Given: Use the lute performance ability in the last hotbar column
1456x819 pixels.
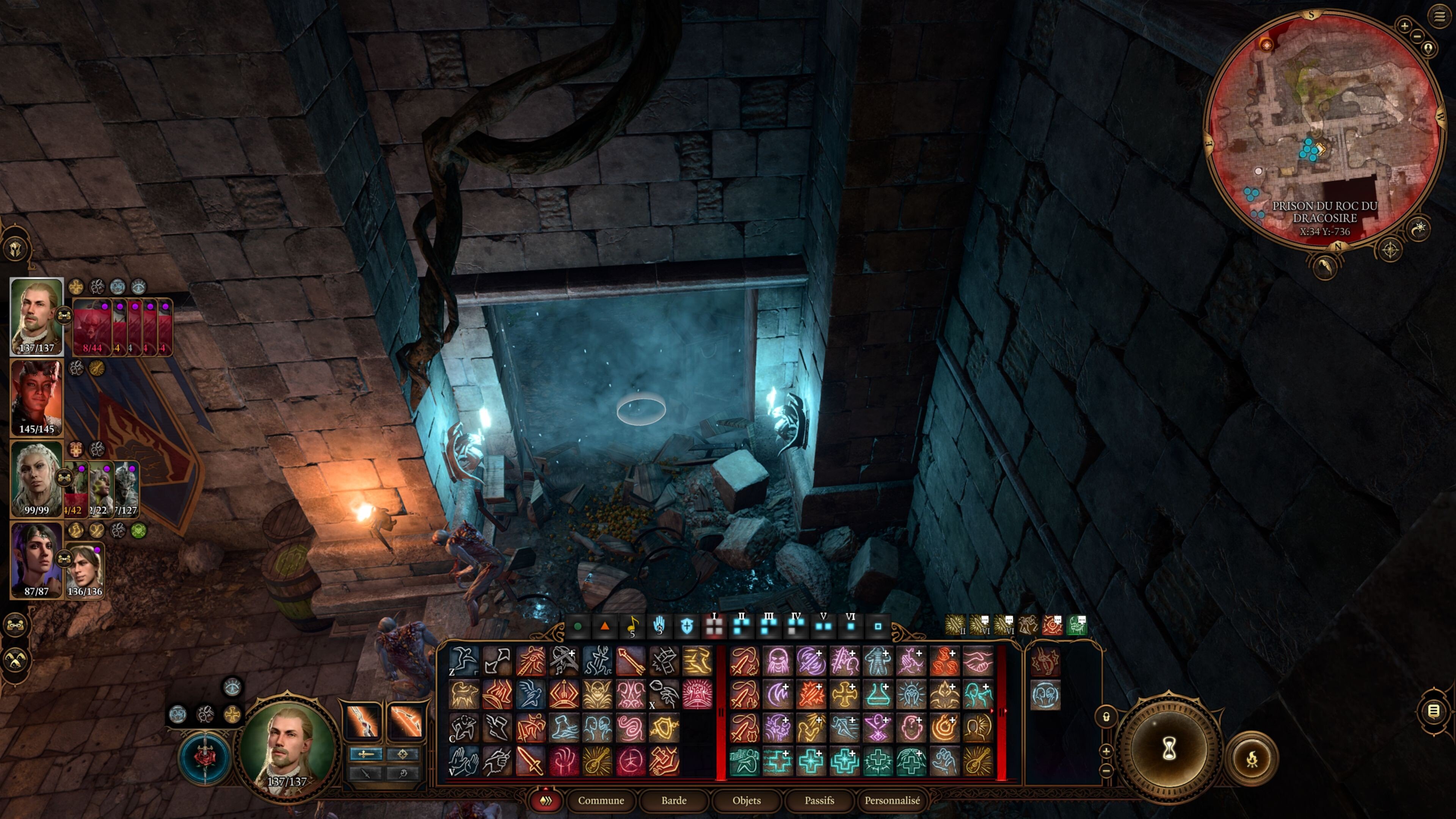Looking at the screenshot, I should click(x=978, y=761).
